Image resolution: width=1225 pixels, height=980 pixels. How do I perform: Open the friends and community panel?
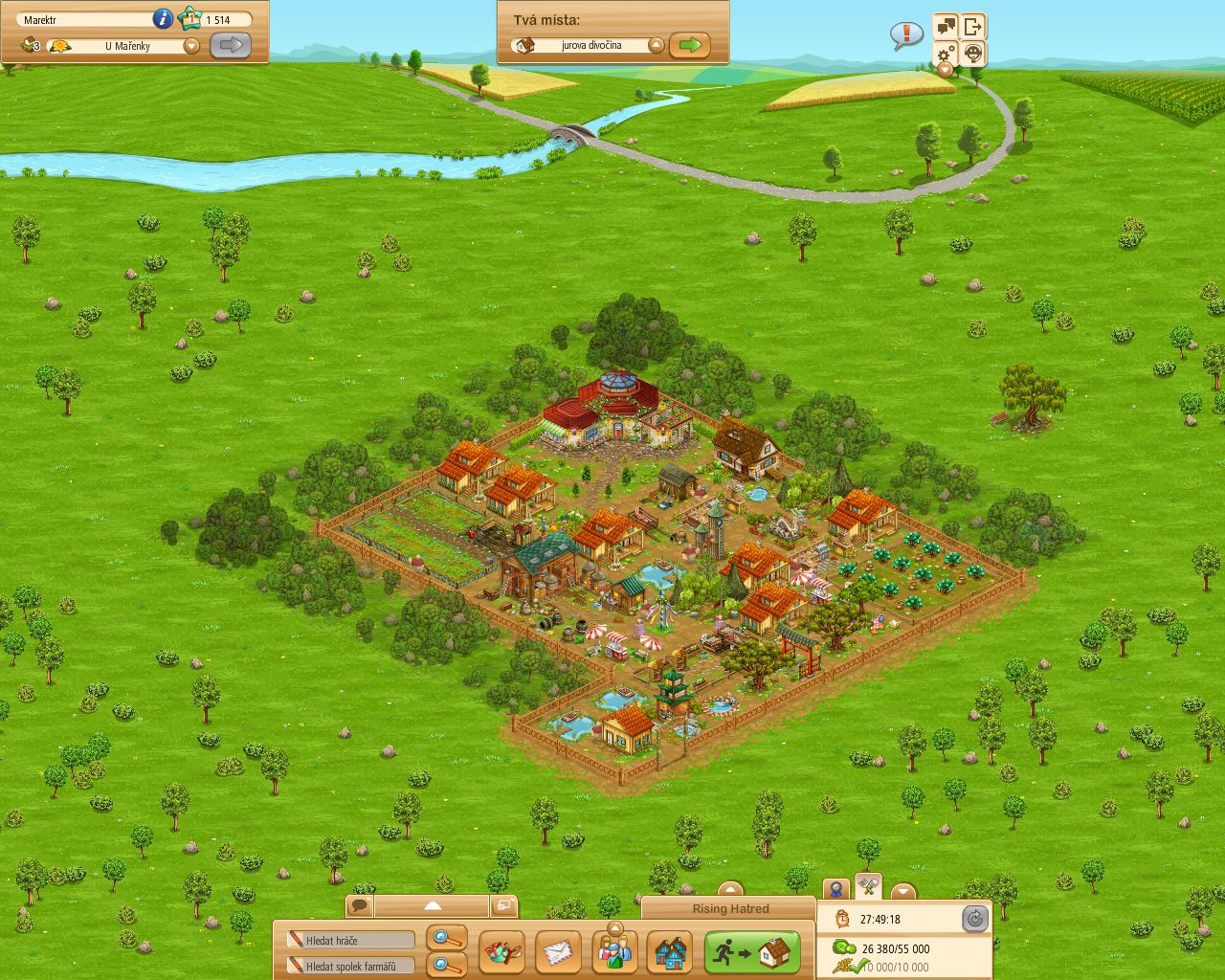615,952
